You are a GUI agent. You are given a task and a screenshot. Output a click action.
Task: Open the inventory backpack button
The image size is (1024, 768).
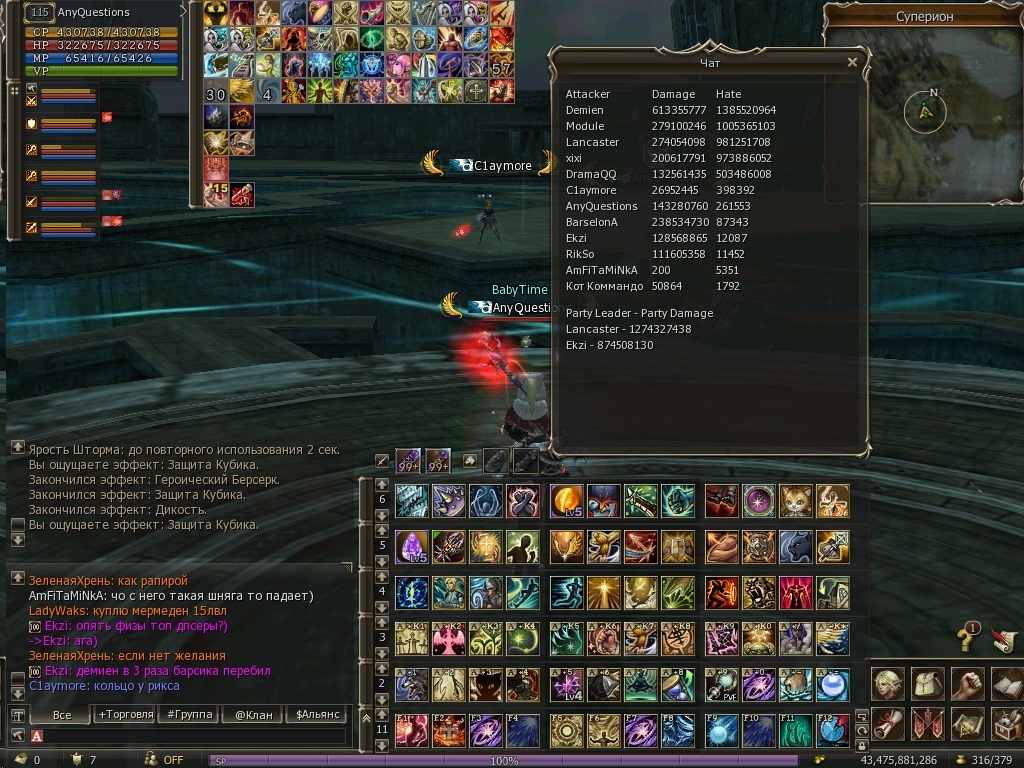coord(928,685)
